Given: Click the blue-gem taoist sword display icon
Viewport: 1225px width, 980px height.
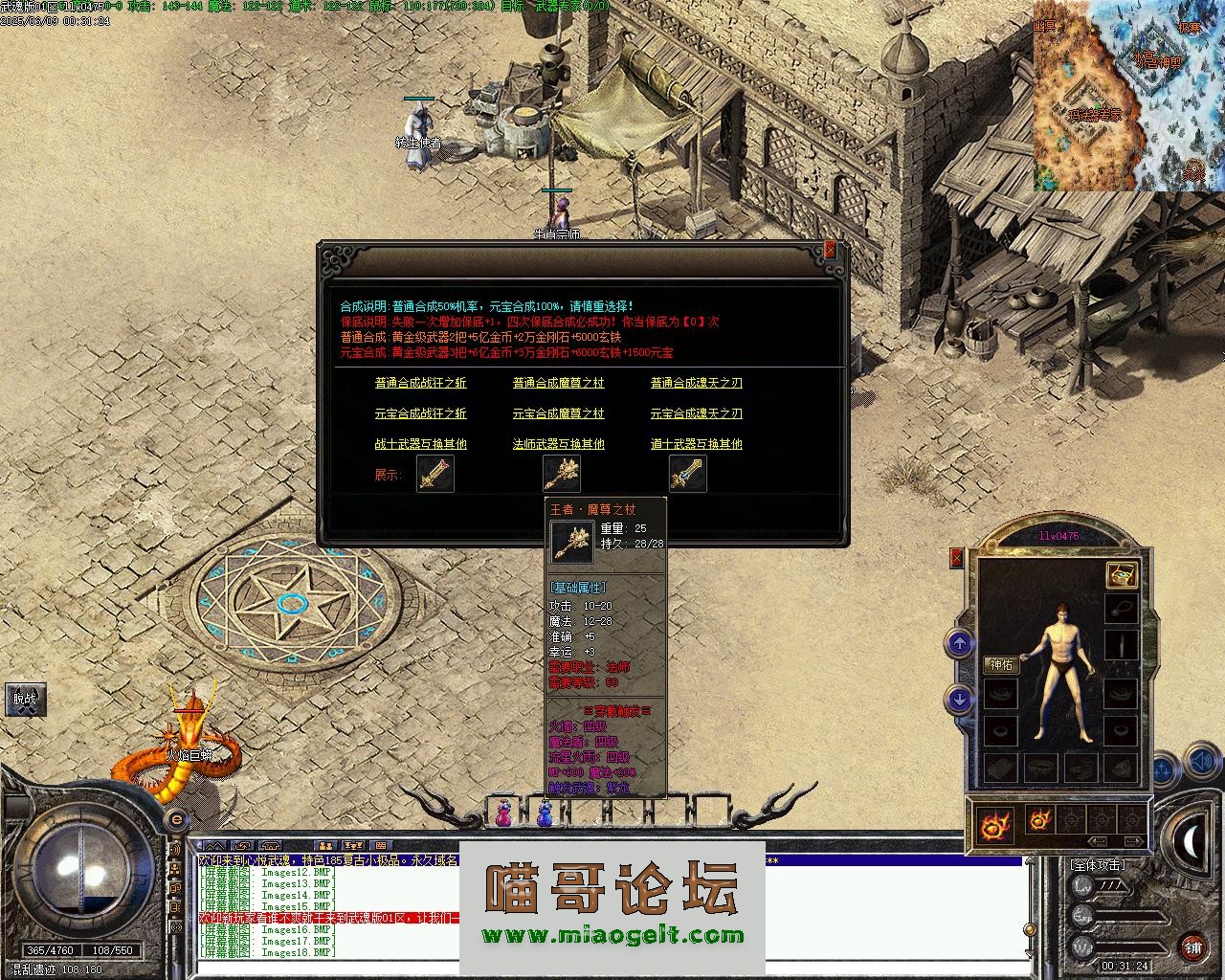Looking at the screenshot, I should (687, 474).
